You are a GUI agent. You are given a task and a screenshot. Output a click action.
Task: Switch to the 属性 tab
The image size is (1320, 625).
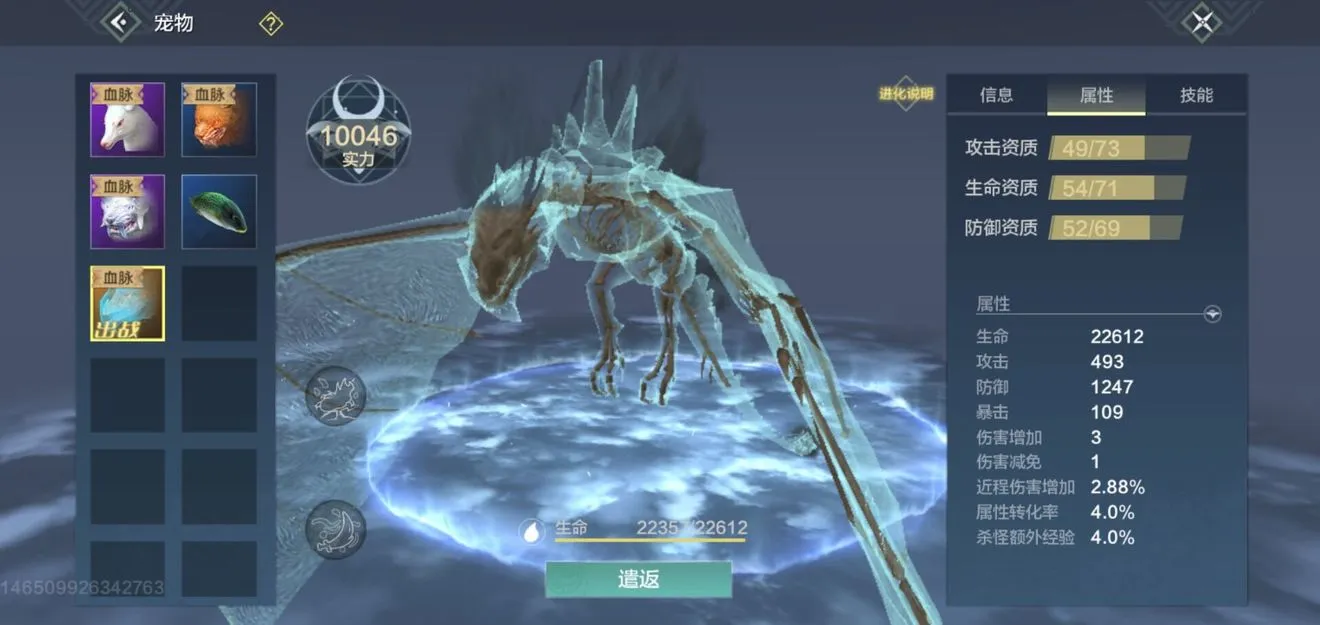[x=1096, y=95]
